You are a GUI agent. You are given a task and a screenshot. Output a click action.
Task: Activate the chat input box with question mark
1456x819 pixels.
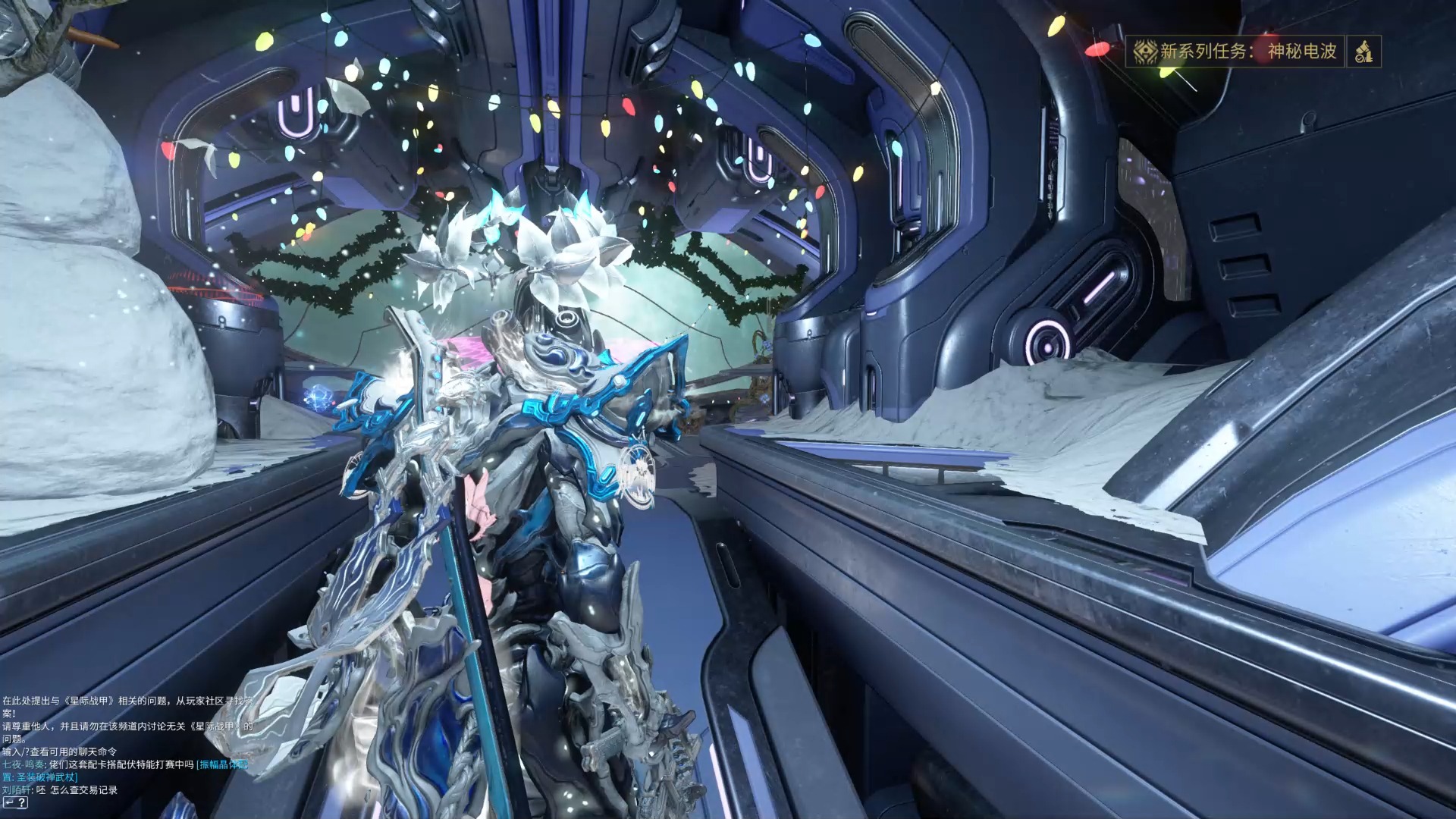click(15, 802)
